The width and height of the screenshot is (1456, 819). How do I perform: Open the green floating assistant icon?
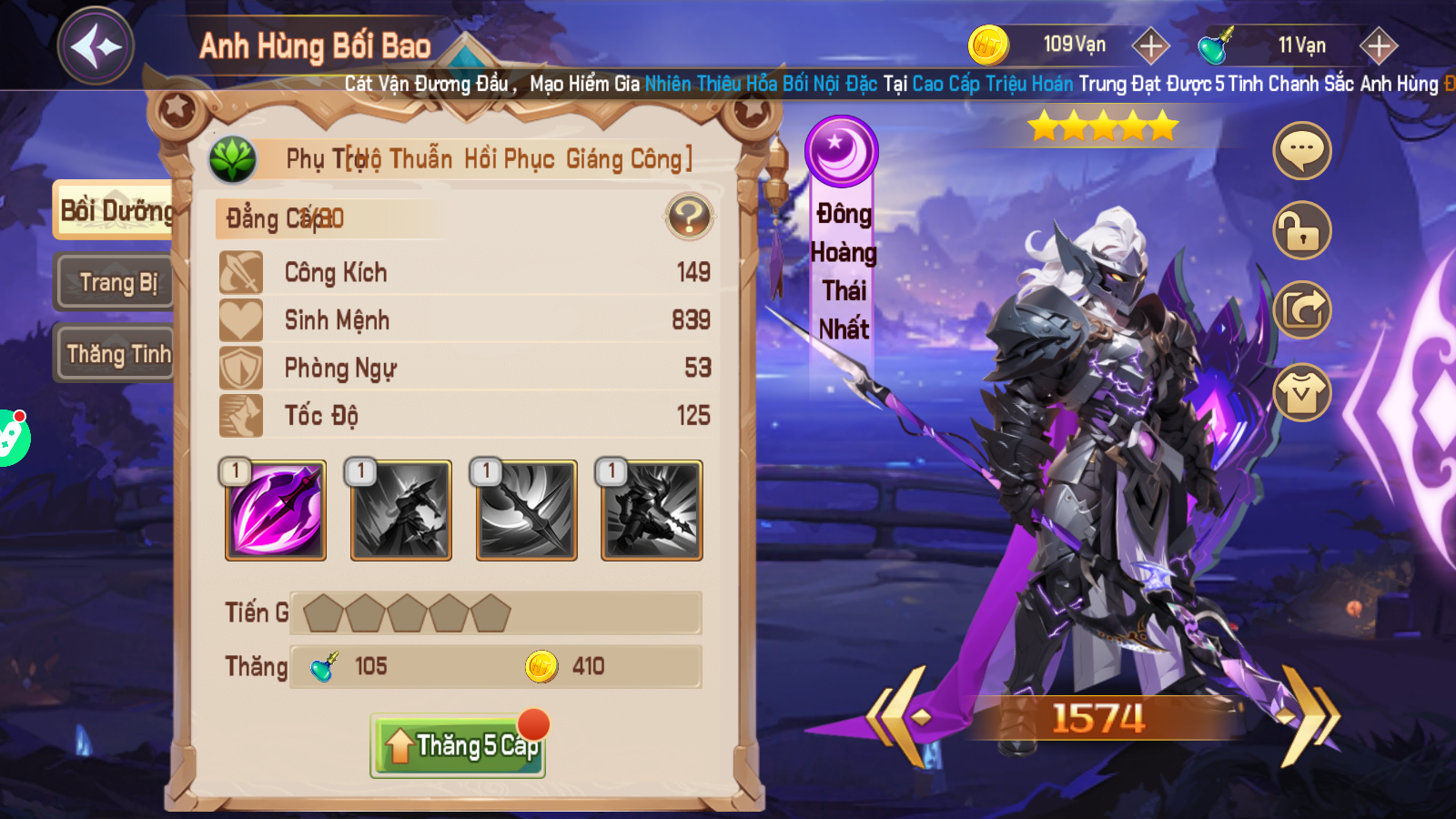tap(11, 438)
